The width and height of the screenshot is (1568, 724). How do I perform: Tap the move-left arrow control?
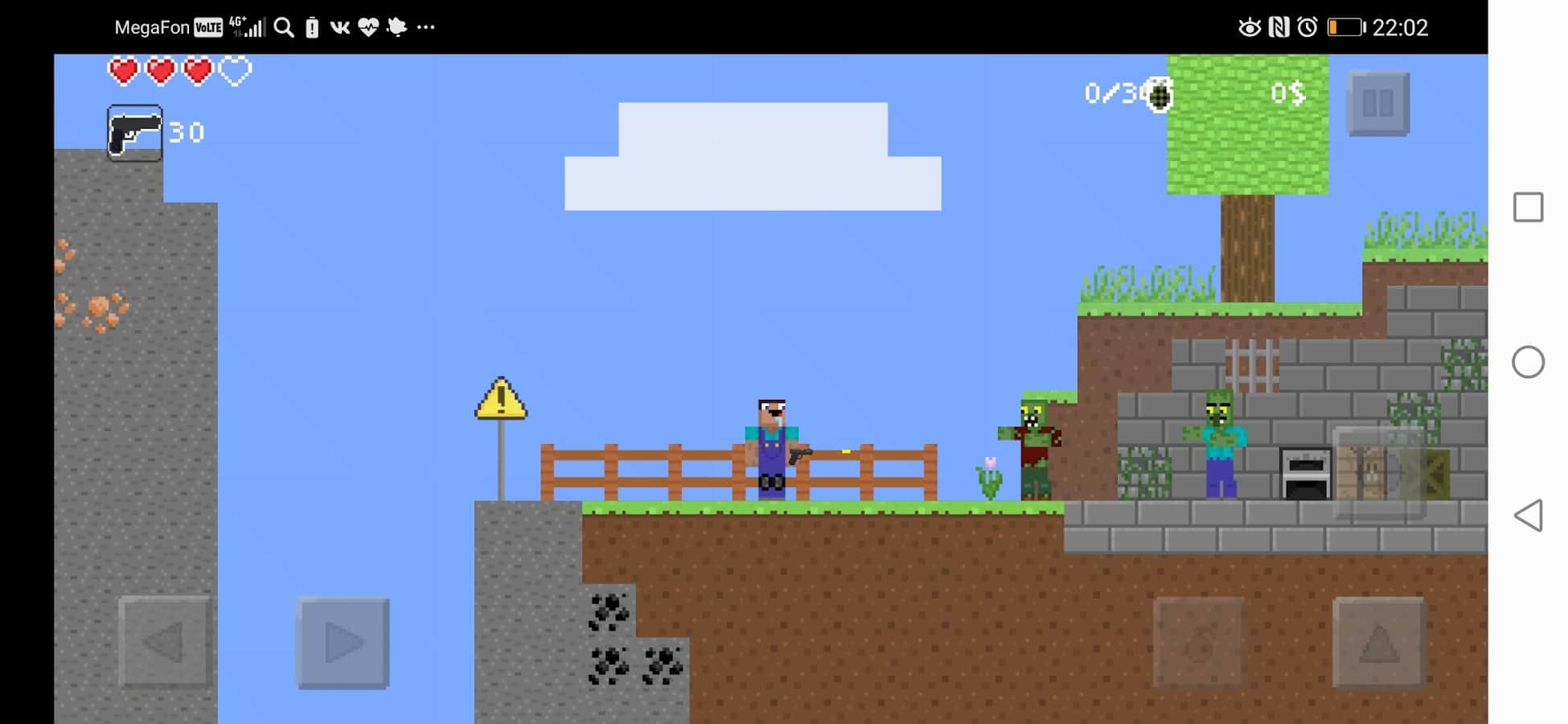point(165,642)
